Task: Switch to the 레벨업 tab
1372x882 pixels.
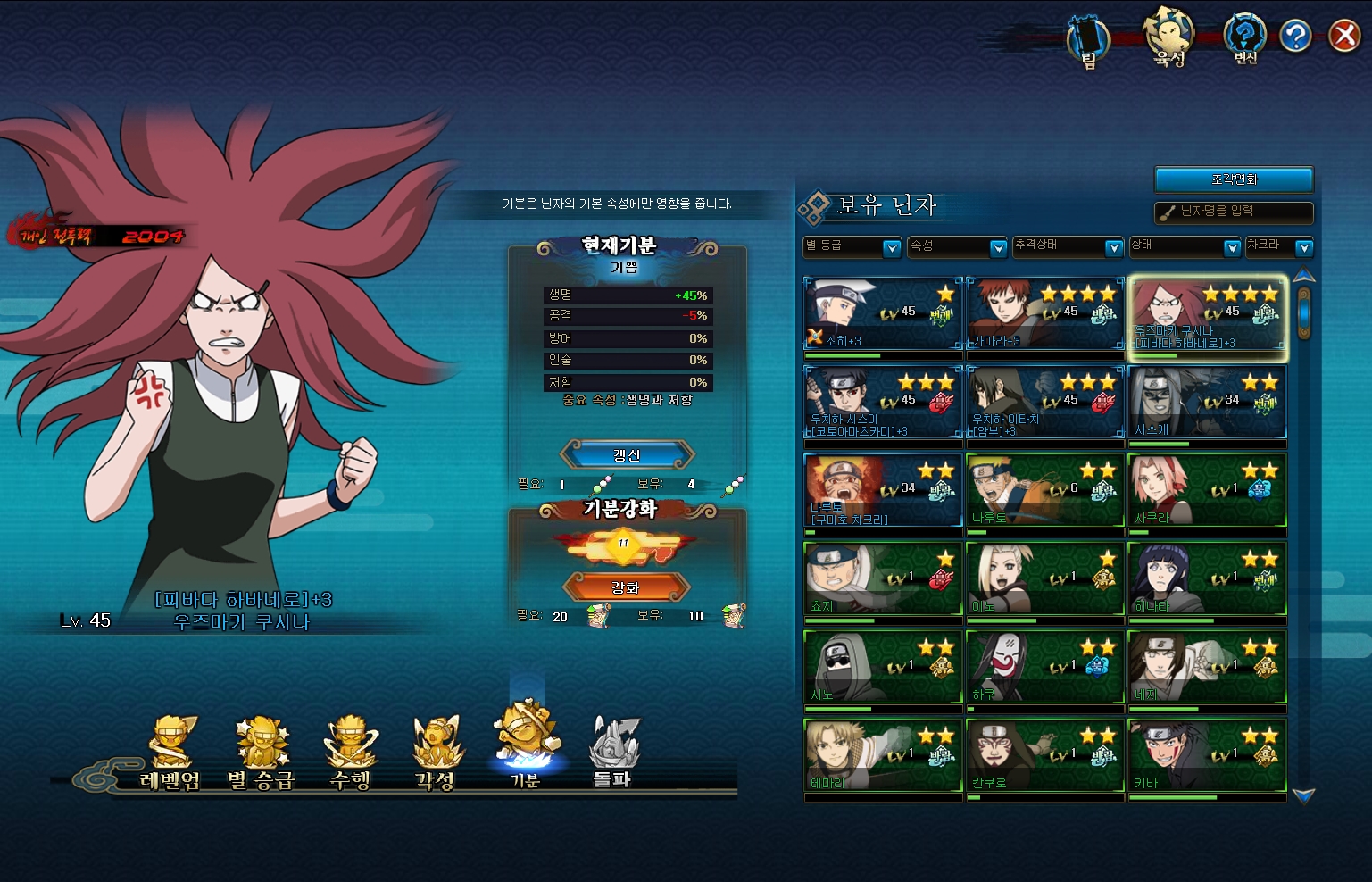Action: (170, 754)
